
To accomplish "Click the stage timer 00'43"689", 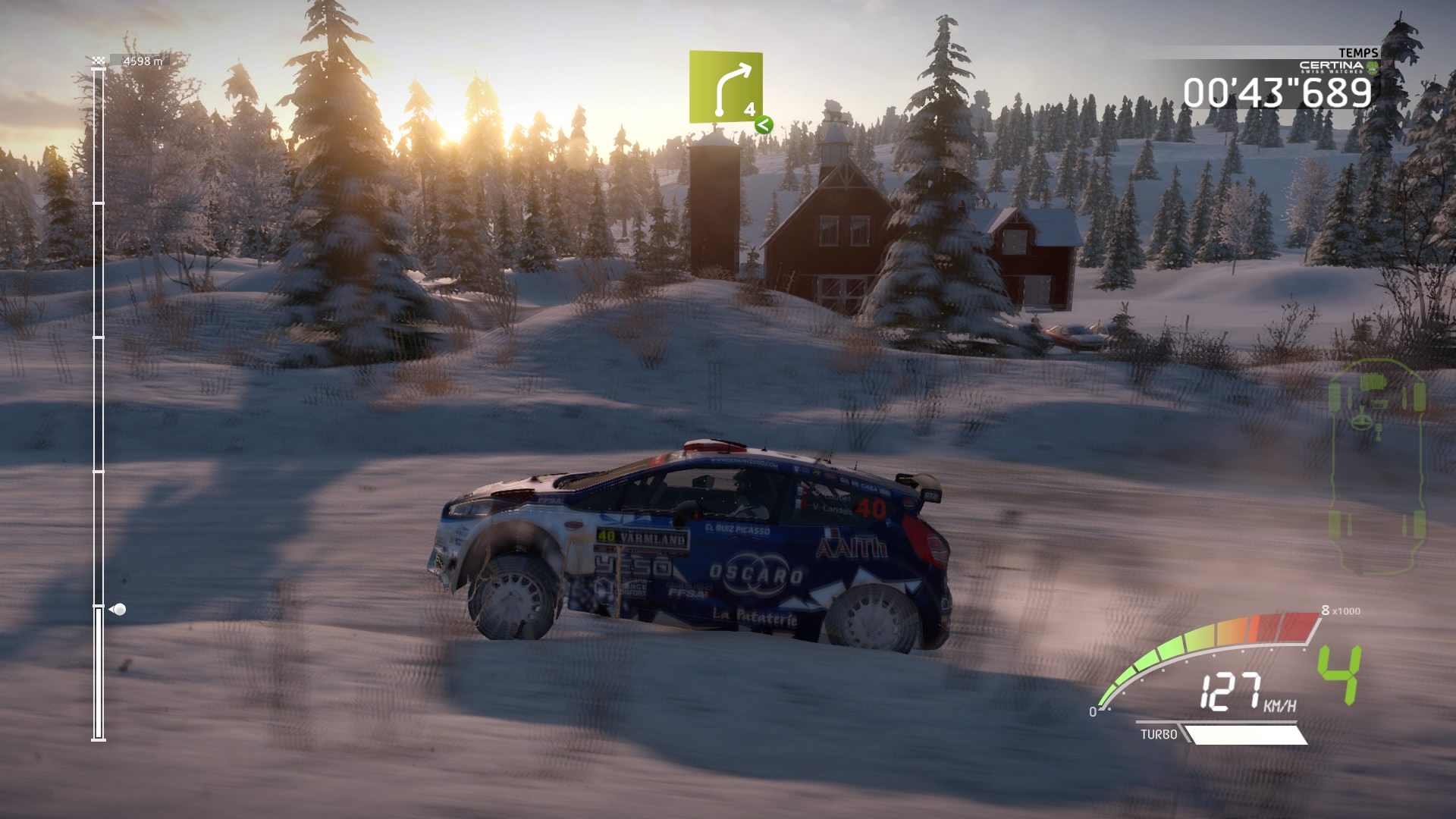I will [1276, 91].
